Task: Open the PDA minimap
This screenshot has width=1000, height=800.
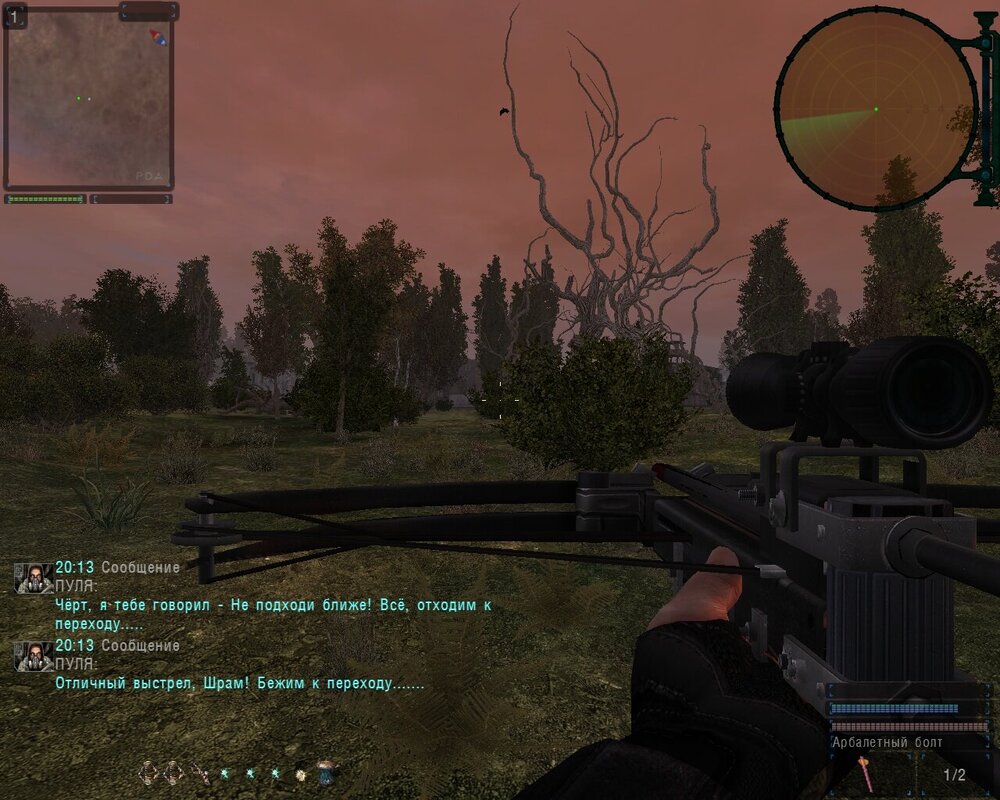Action: coord(88,98)
